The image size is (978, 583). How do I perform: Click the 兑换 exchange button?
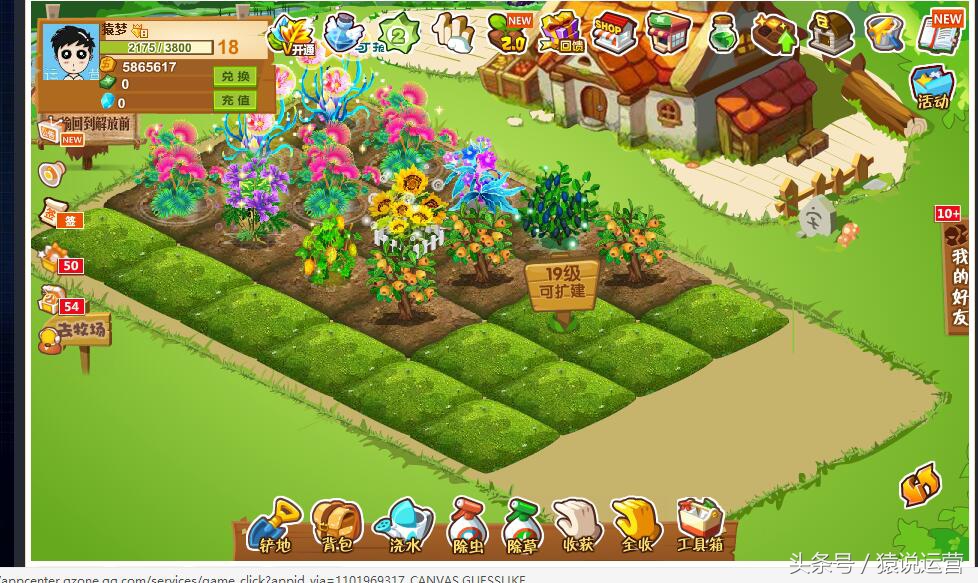234,77
